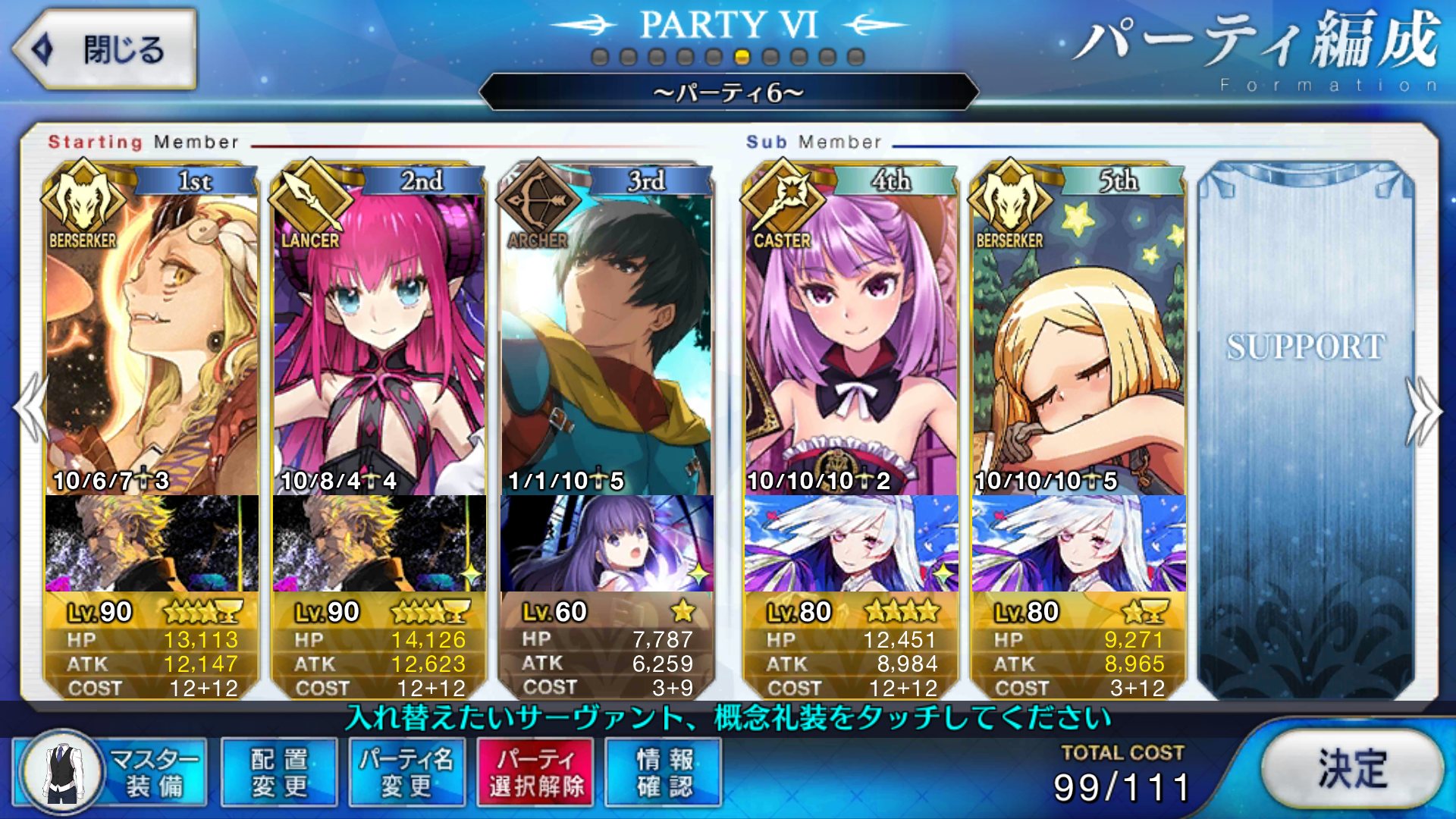Tap the empty SUPPORT slot
Viewport: 1456px width, 819px height.
tap(1306, 425)
